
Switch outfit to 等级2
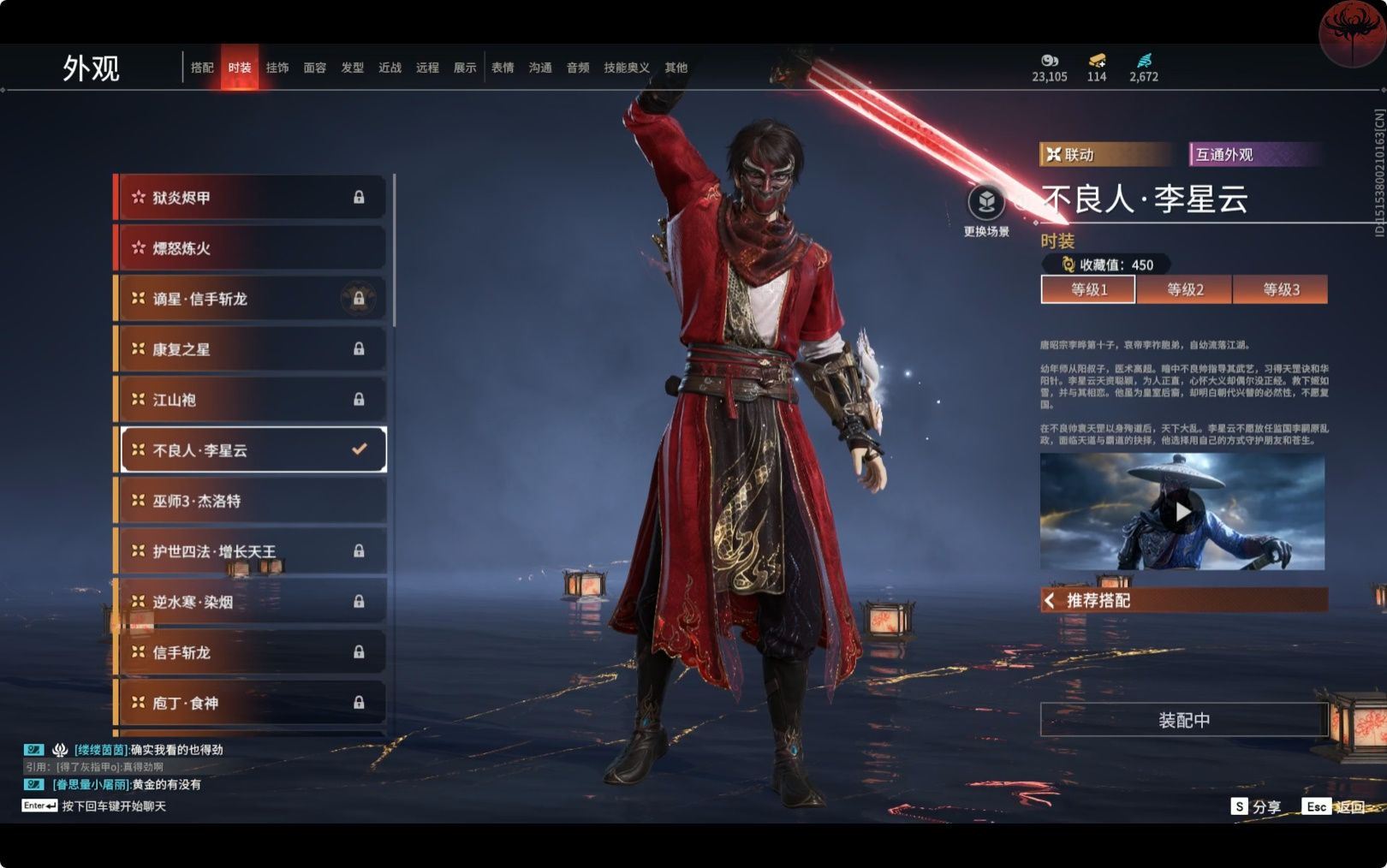[x=1185, y=289]
